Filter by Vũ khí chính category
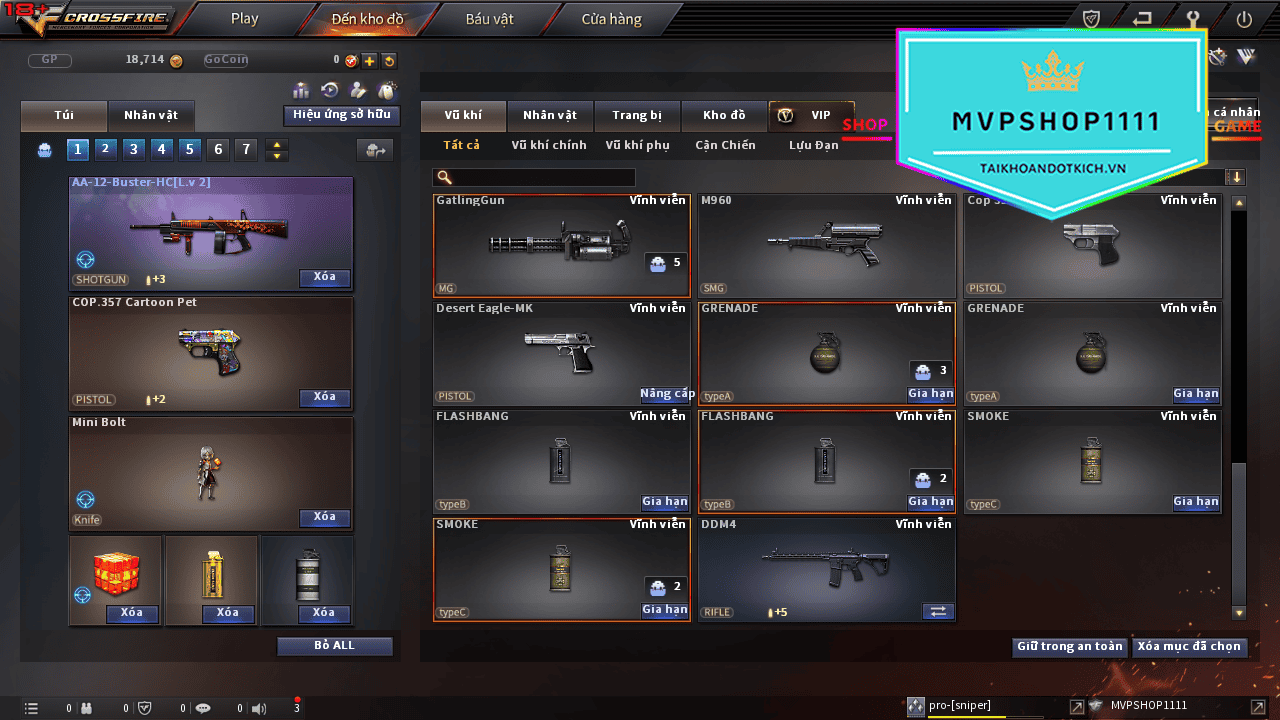Viewport: 1280px width, 720px height. click(548, 145)
